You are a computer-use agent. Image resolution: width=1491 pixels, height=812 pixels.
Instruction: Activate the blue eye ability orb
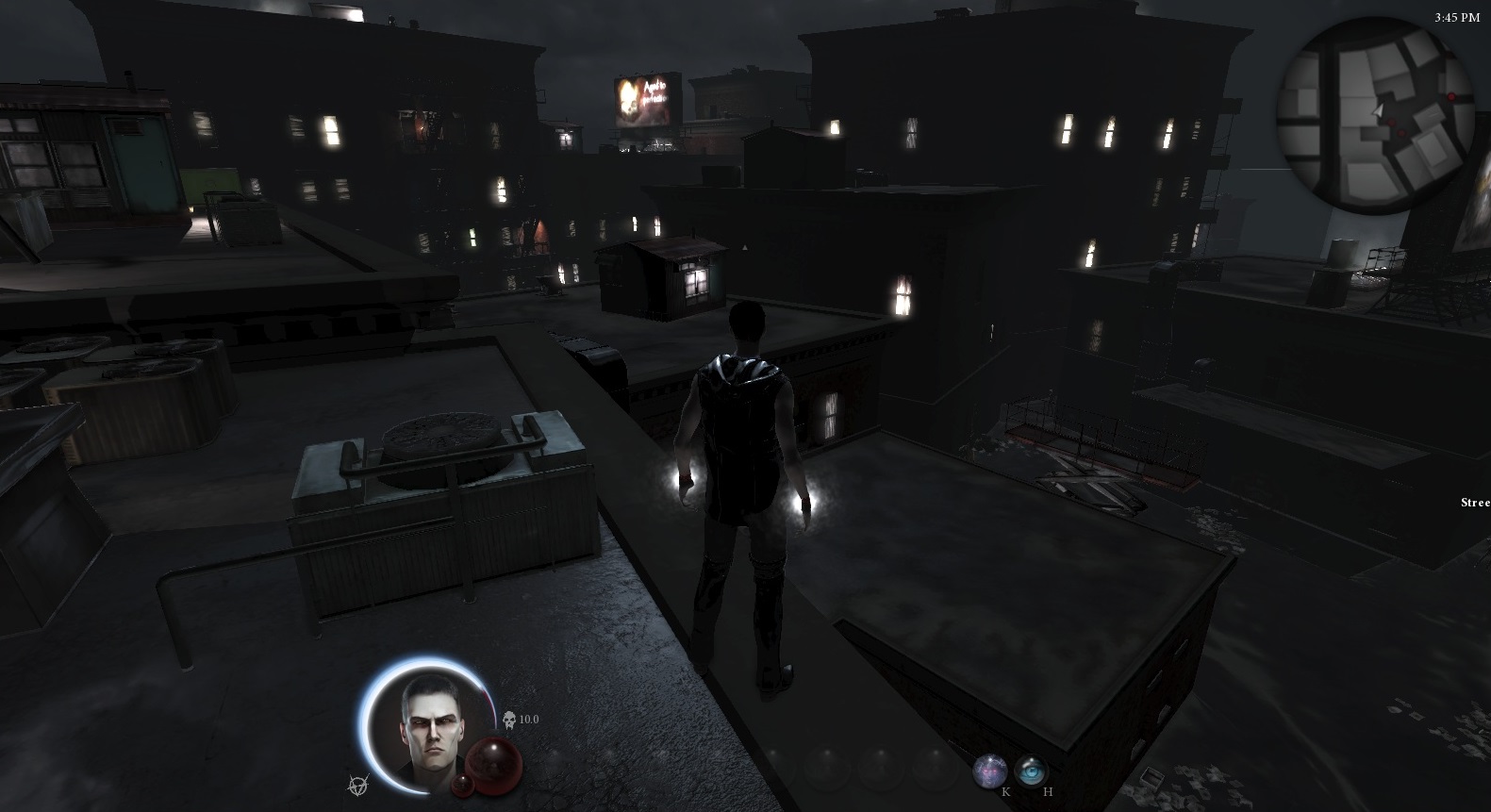point(1032,771)
